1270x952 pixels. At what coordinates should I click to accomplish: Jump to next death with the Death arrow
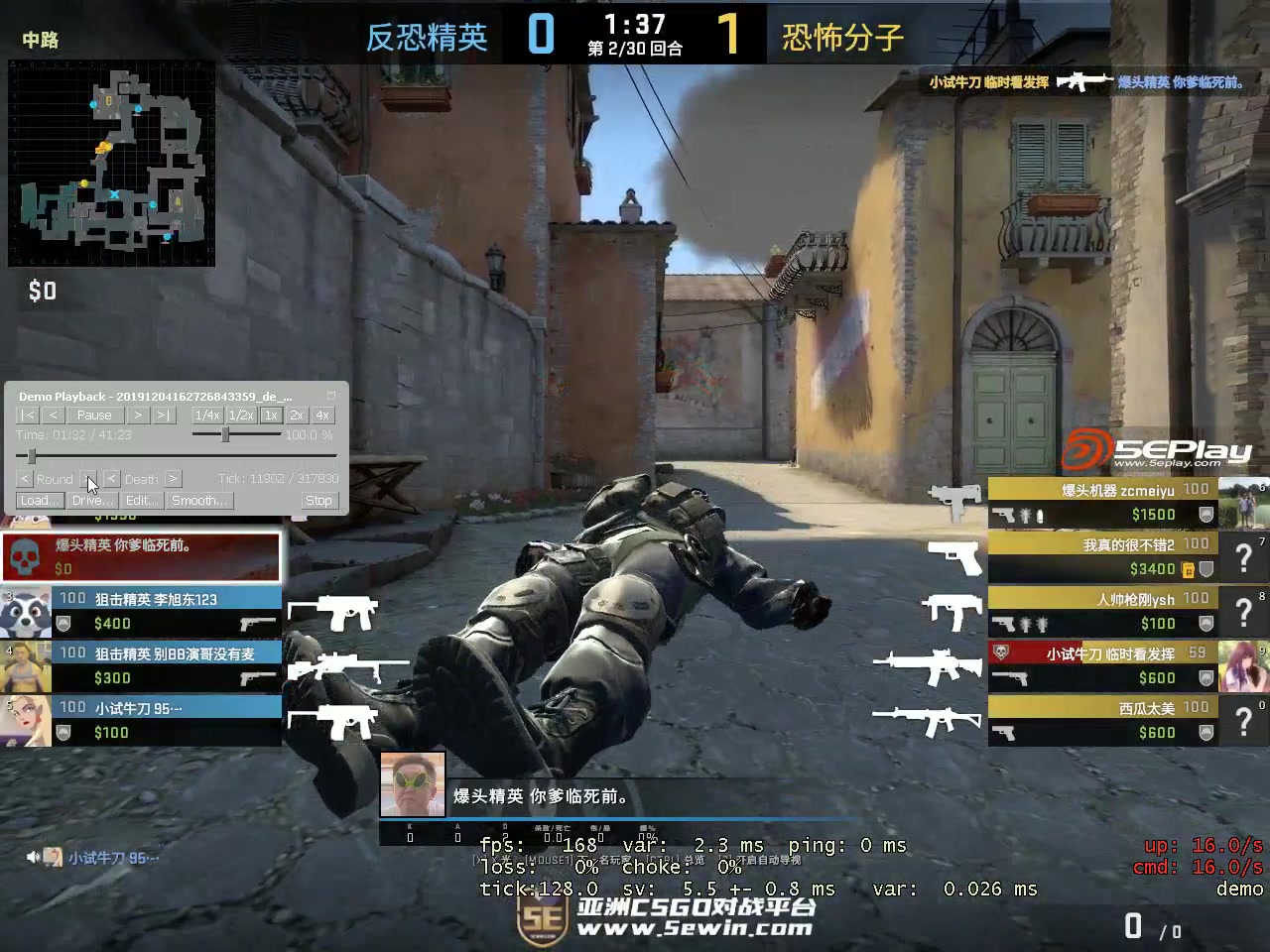click(172, 478)
